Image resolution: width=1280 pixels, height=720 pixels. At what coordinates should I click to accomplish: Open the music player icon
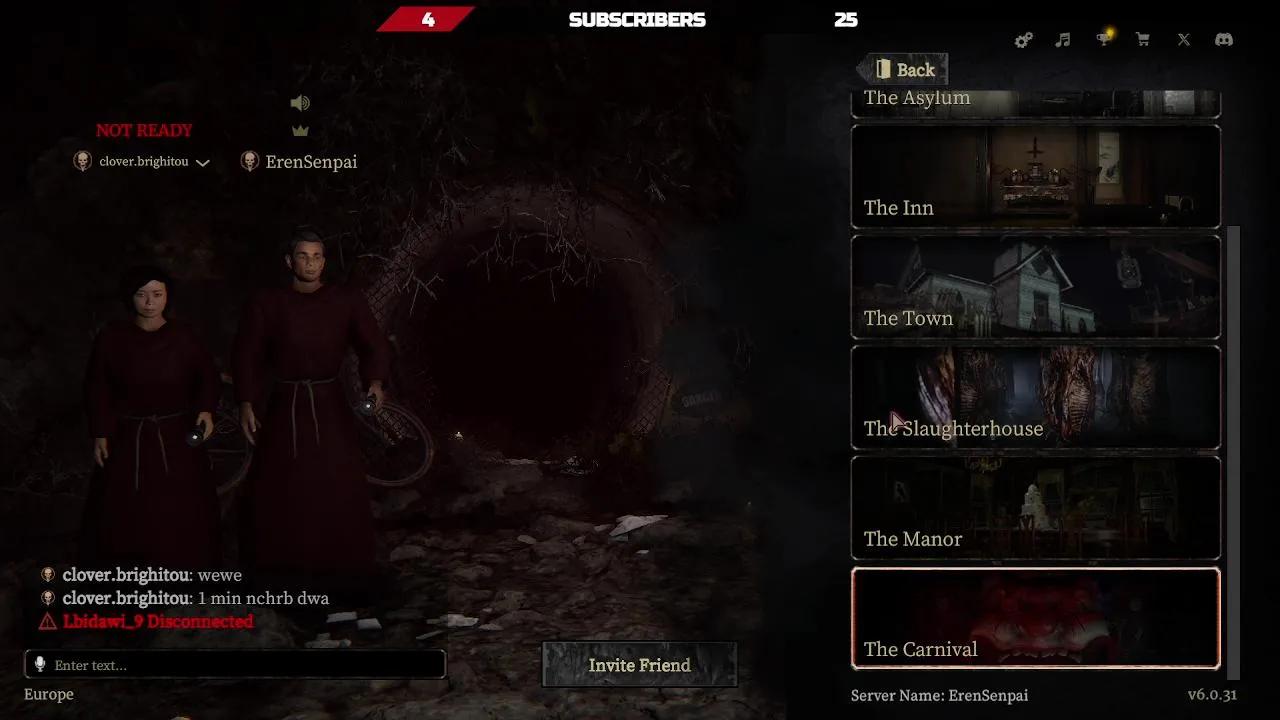tap(1063, 40)
